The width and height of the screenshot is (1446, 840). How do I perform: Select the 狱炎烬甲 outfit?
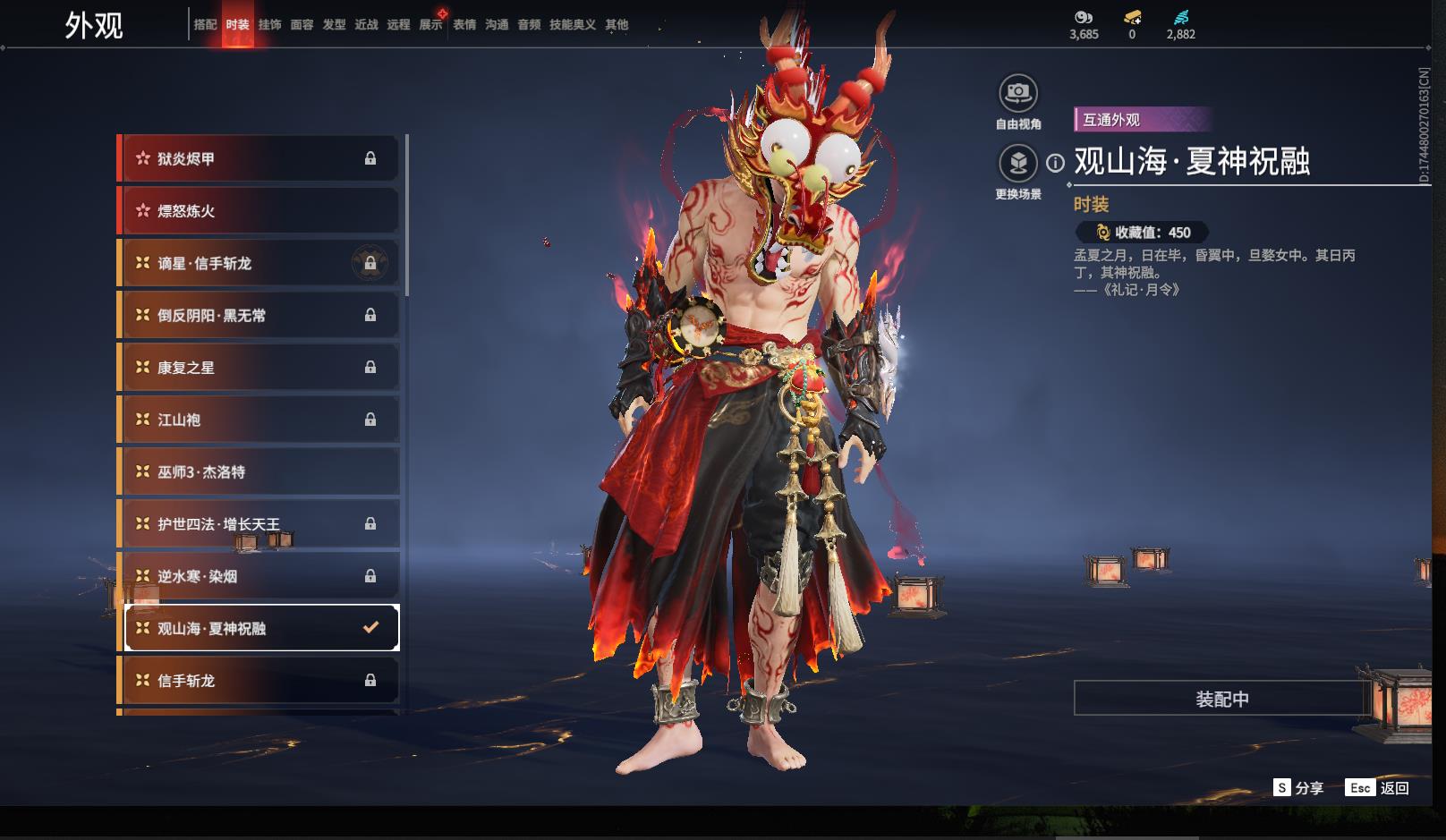[259, 159]
